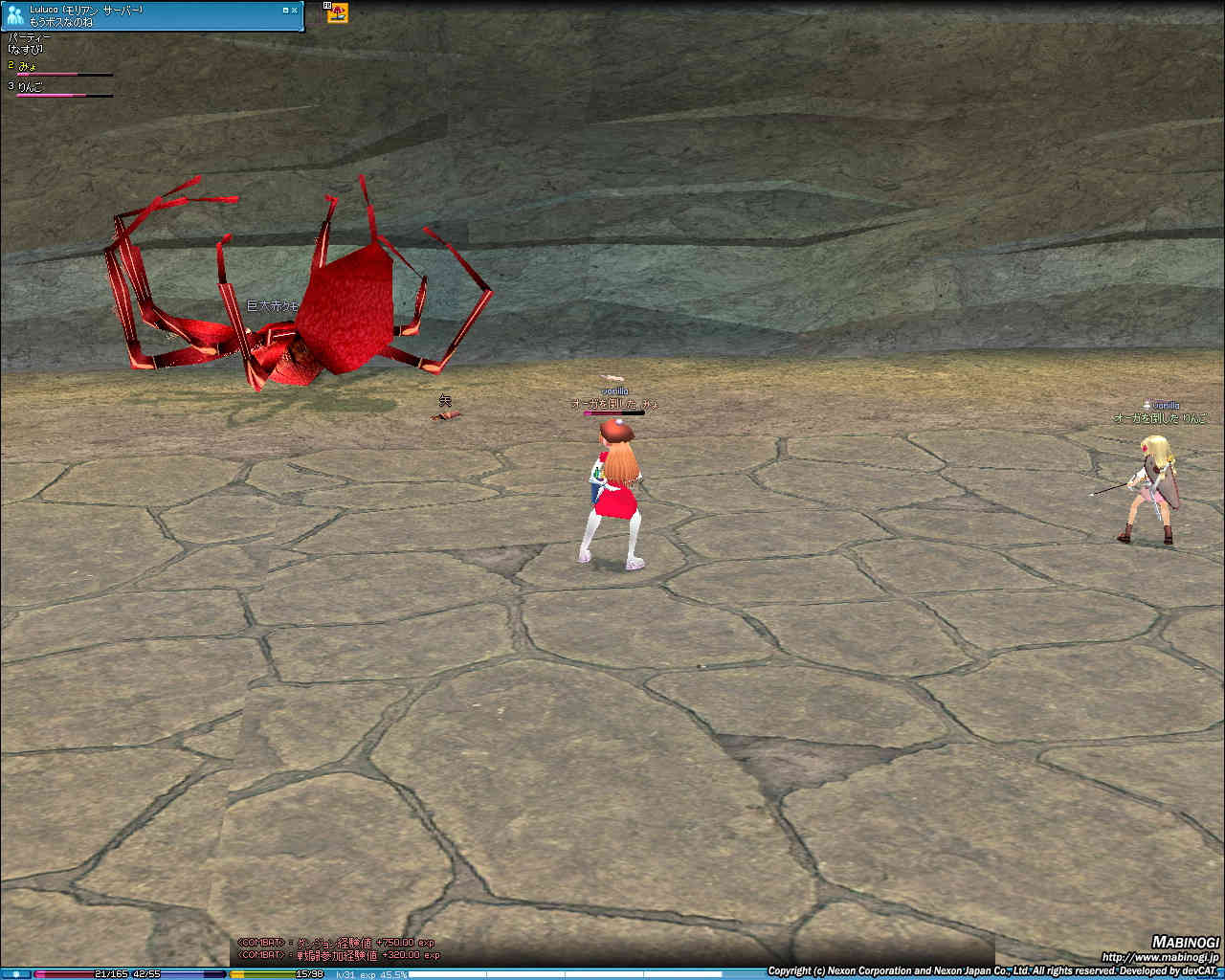
Task: Select party member りんご in party list
Action: pos(31,86)
